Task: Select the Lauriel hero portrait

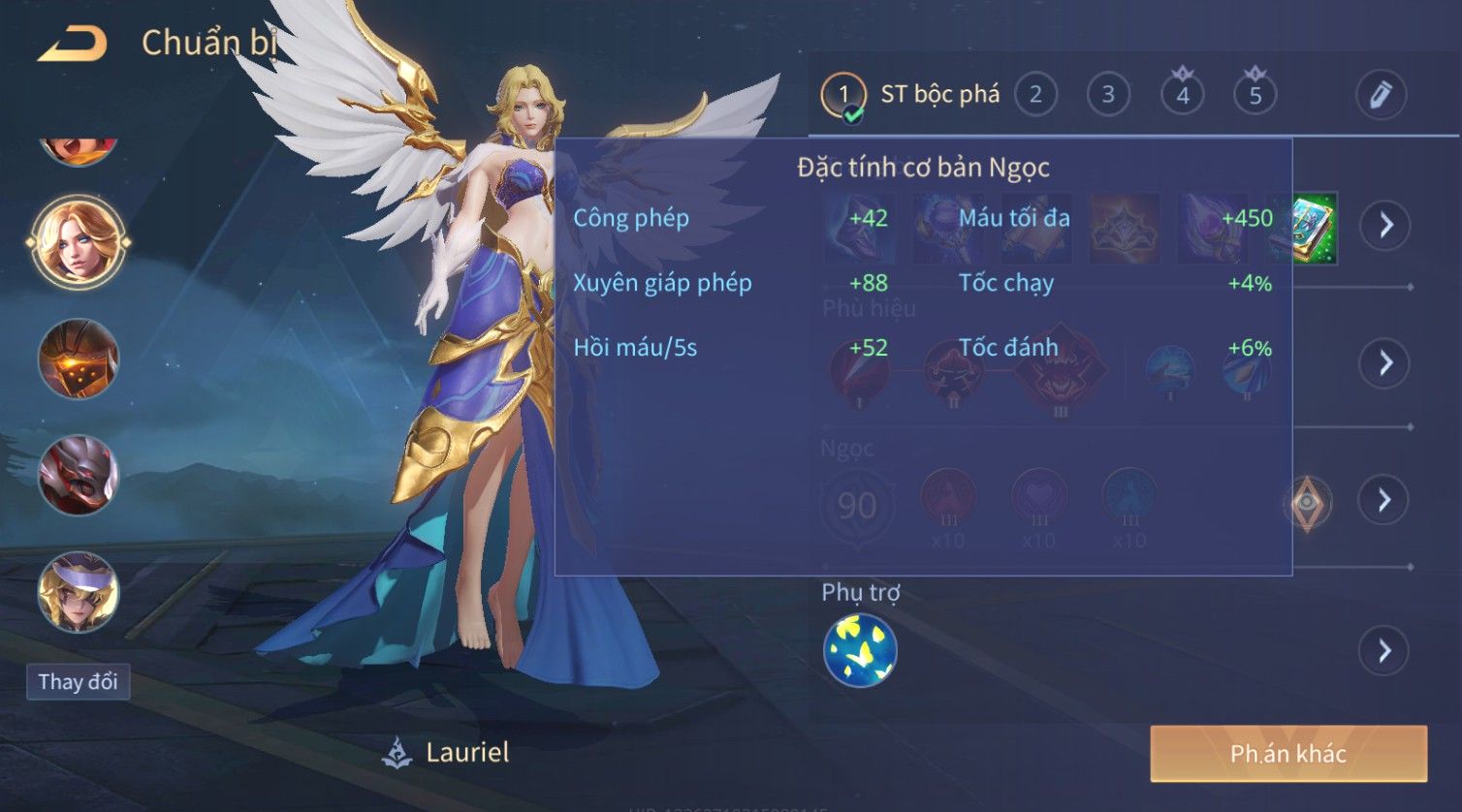Action: 78,241
